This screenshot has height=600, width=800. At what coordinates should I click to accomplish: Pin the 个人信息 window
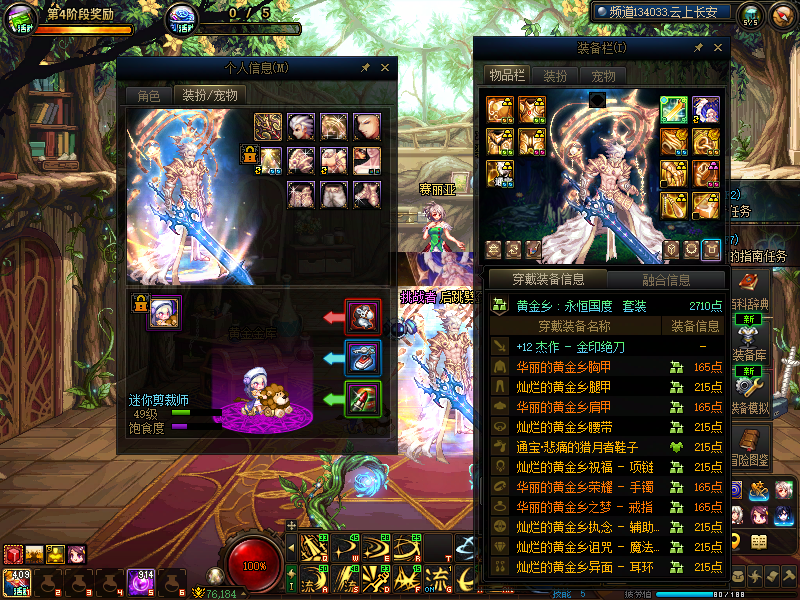pos(365,68)
